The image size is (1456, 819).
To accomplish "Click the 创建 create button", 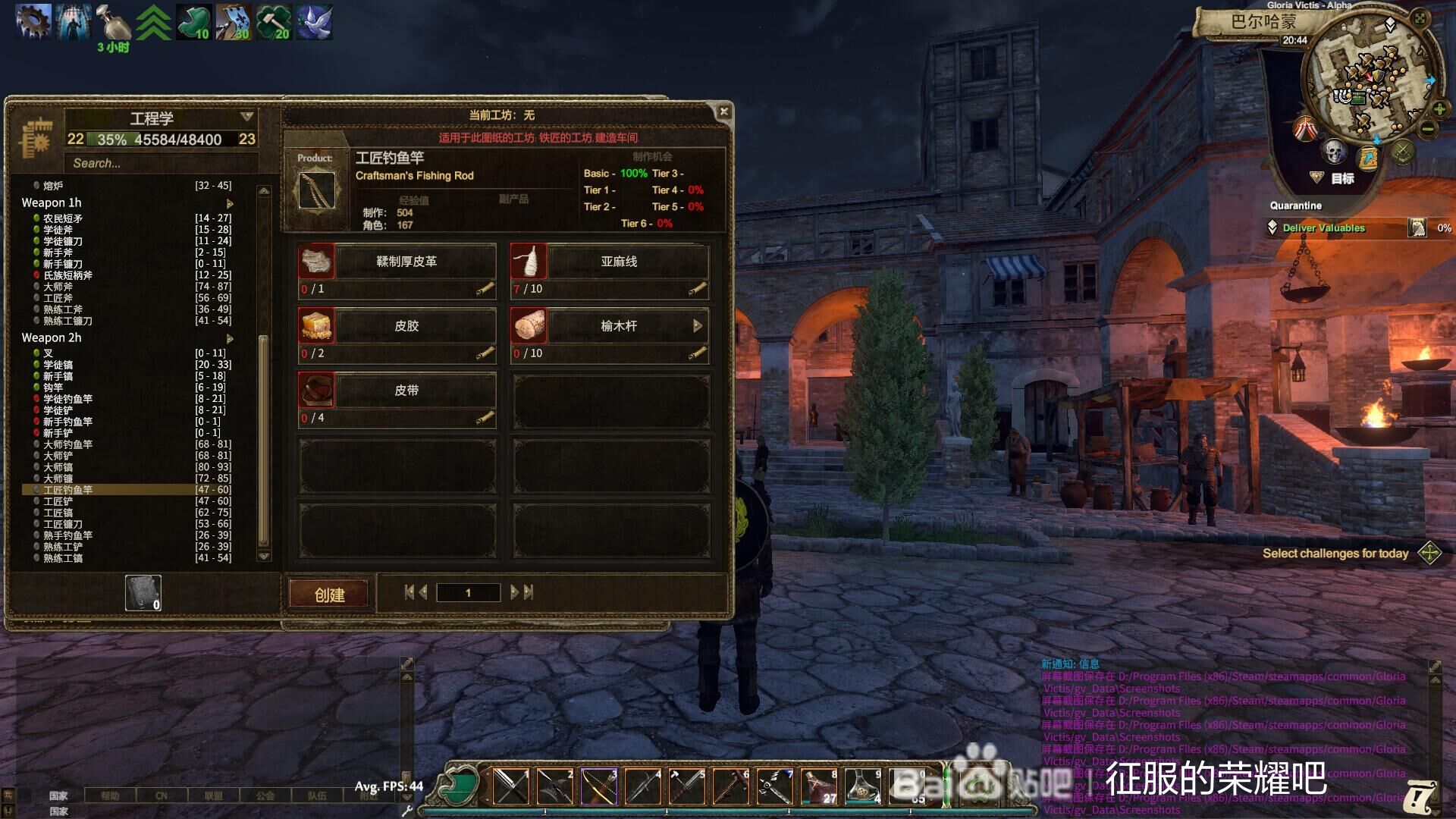I will pyautogui.click(x=329, y=595).
